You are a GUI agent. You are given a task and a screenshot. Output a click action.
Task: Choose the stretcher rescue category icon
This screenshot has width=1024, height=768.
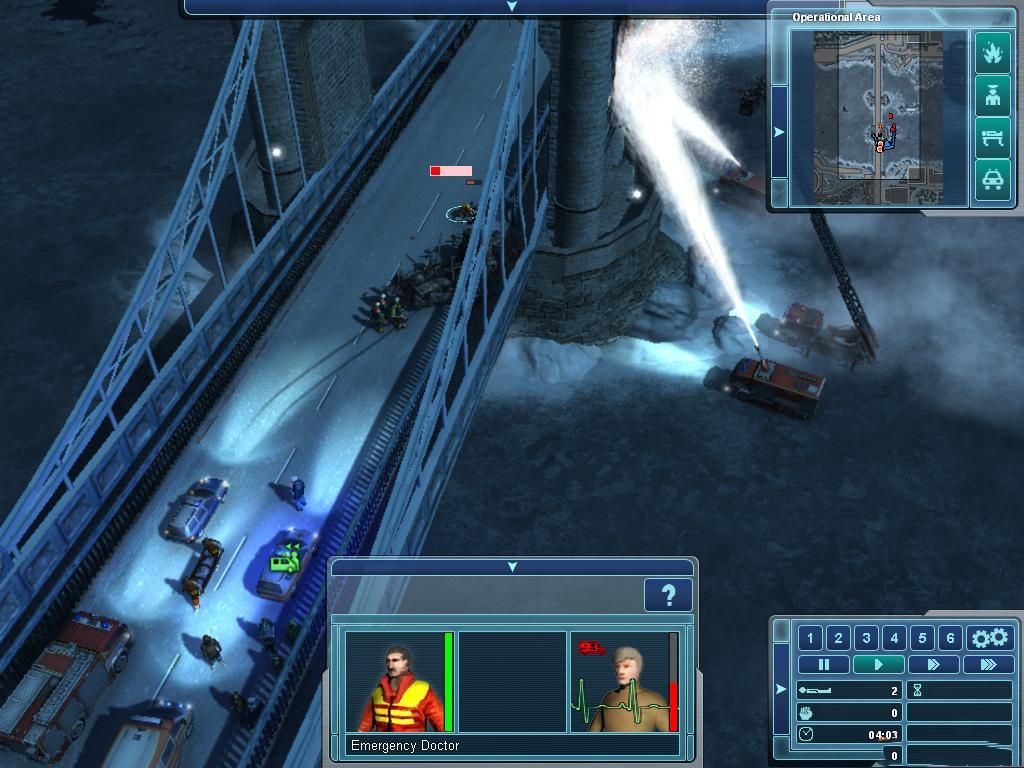992,139
